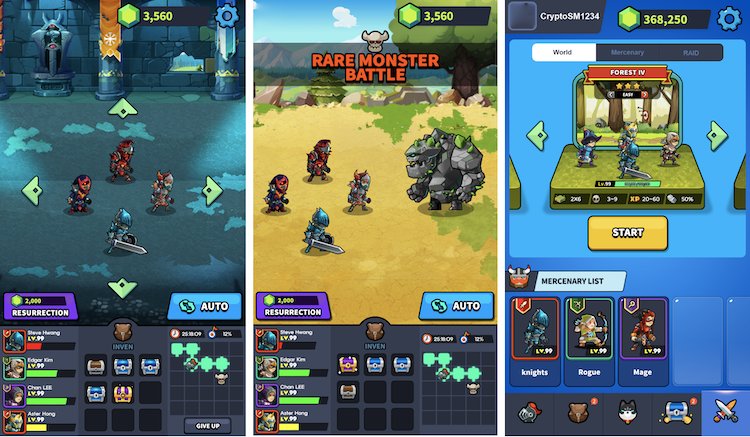Select the golden purple treasure chest in inventory

[123, 393]
